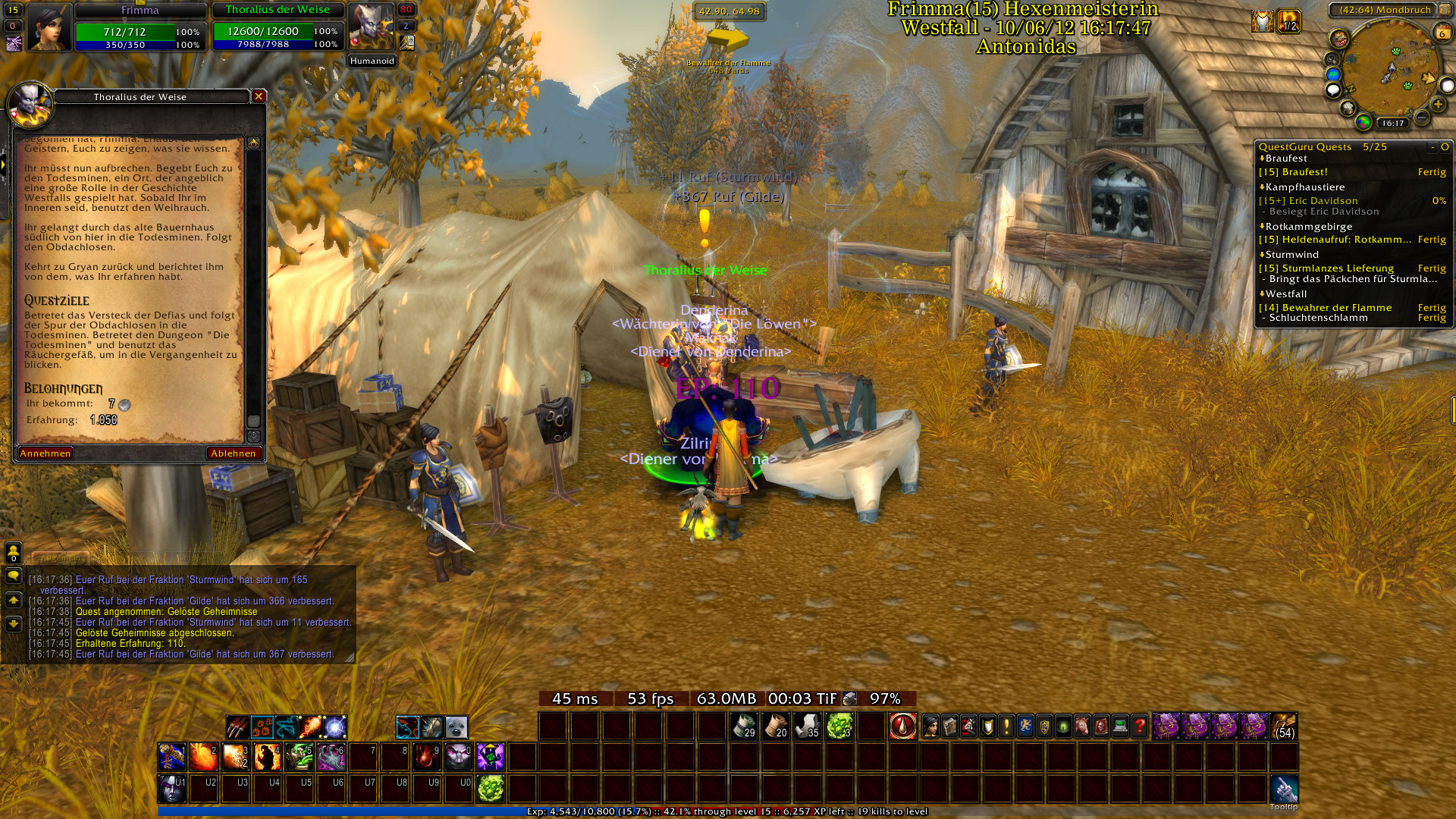This screenshot has width=1456, height=819.
Task: Zoom in on the minimap
Action: (x=1438, y=104)
